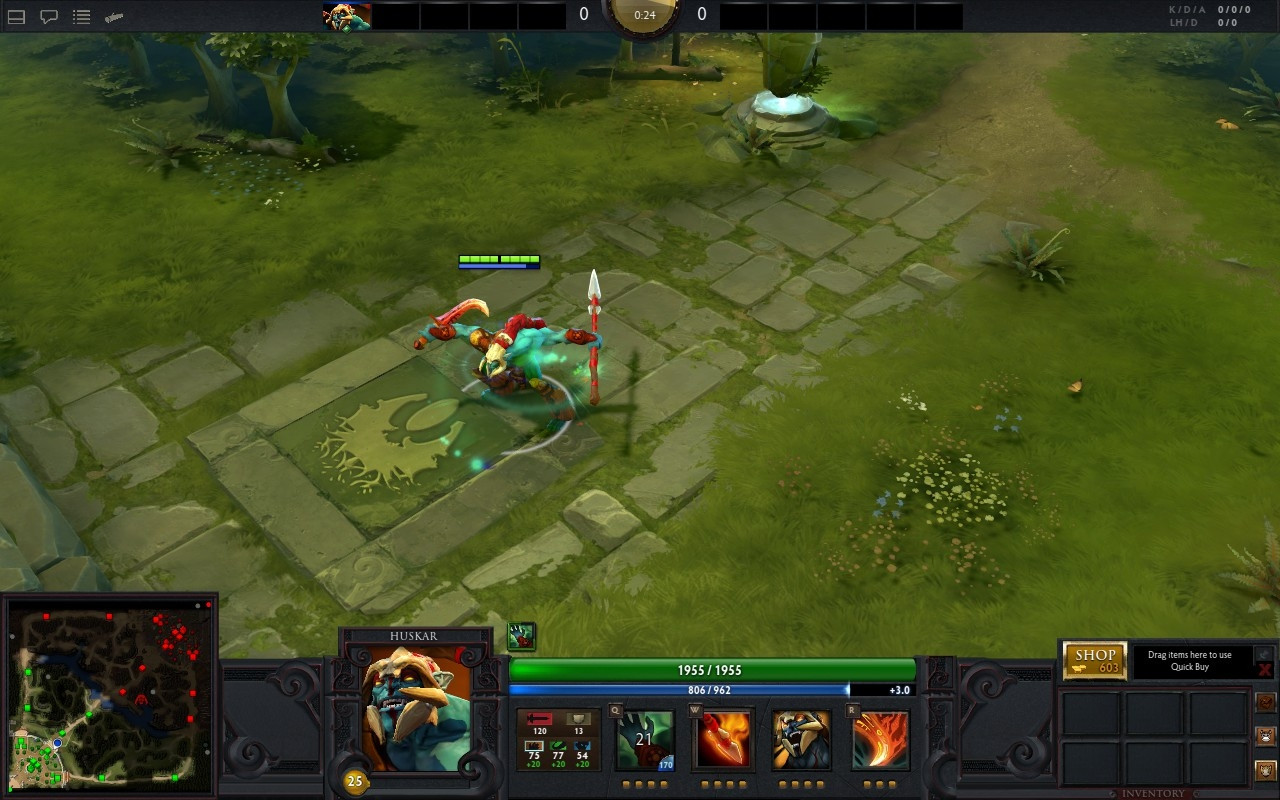Toggle the dashboard panel icon

(16, 17)
